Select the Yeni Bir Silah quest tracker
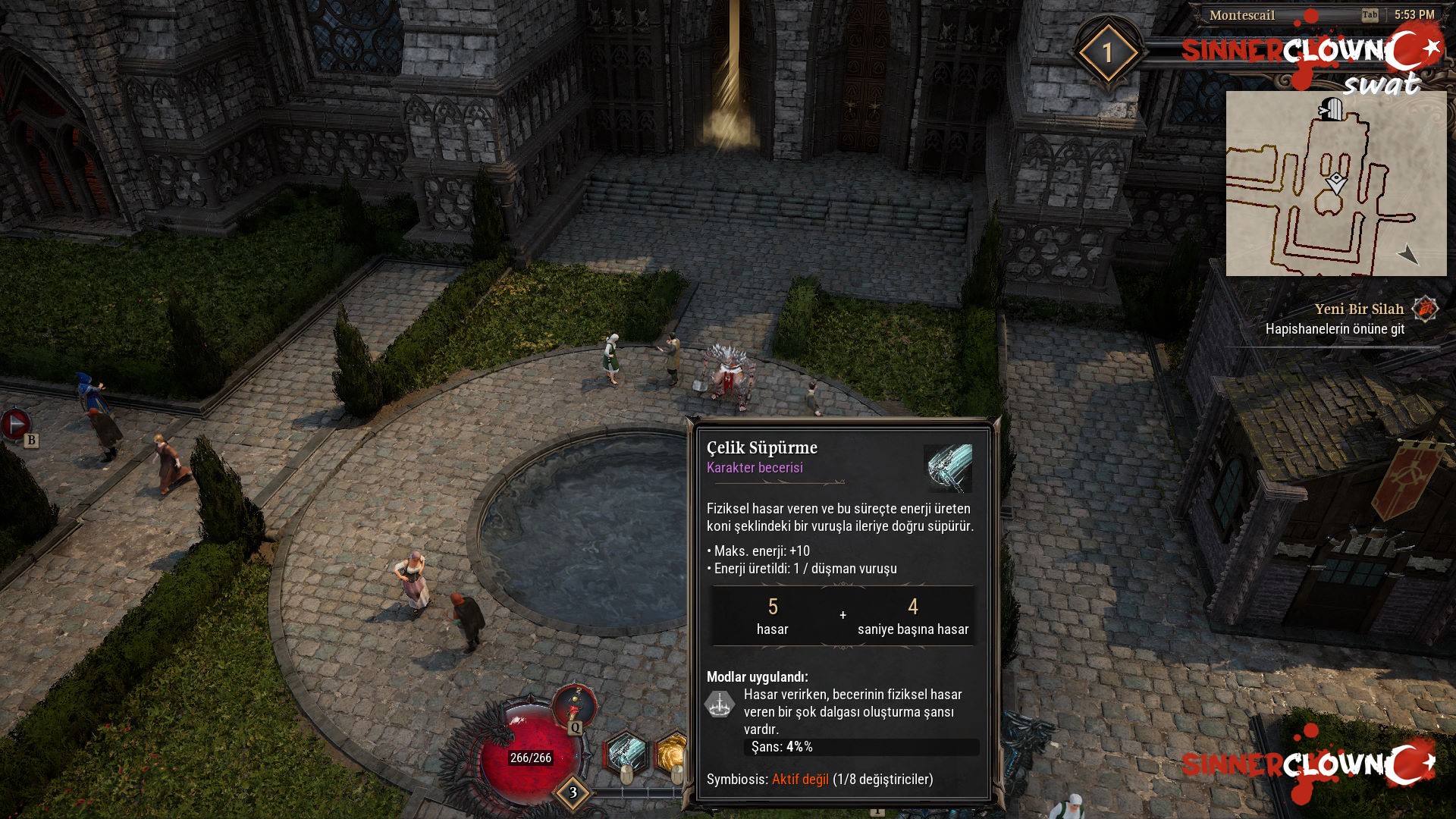The height and width of the screenshot is (819, 1456). (1359, 309)
